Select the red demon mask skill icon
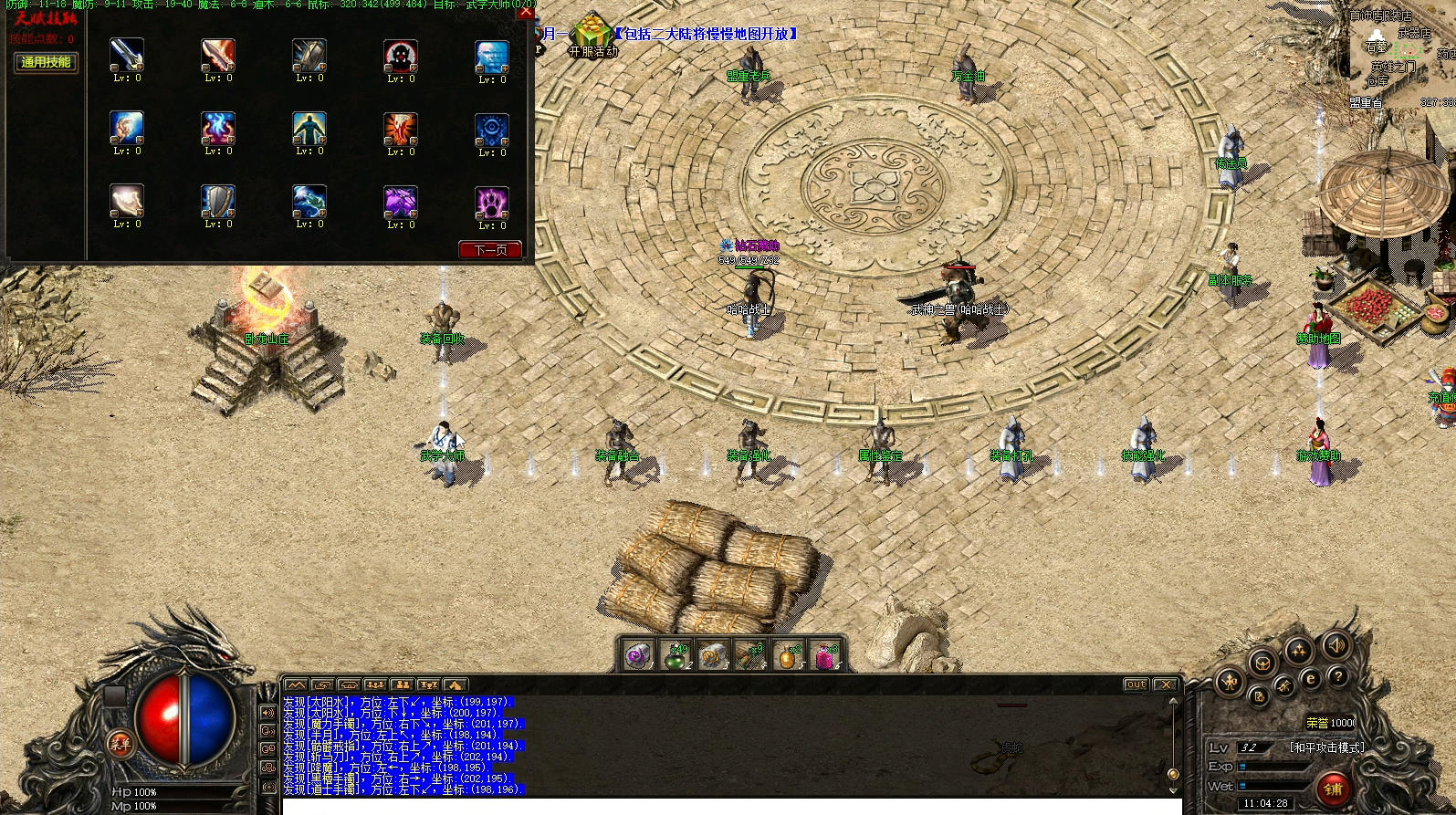Screen dimensions: 1456x815 pyautogui.click(x=400, y=56)
